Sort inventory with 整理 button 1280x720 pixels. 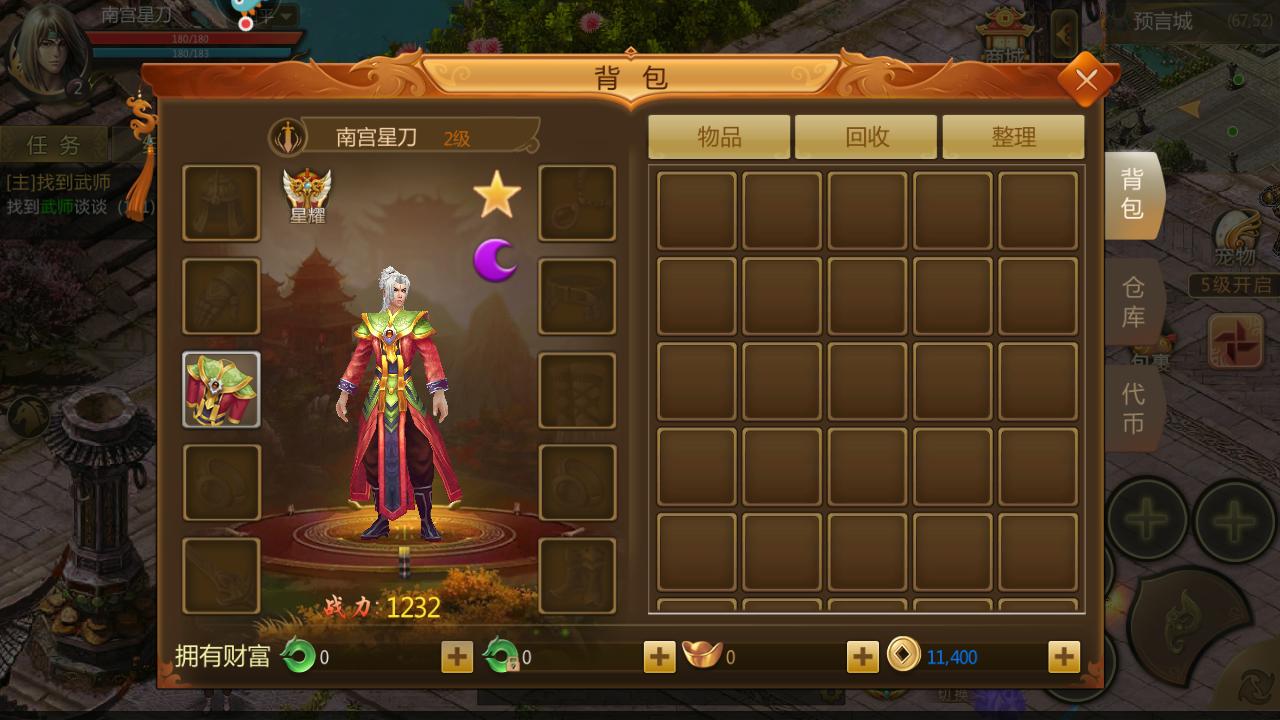coord(1013,137)
